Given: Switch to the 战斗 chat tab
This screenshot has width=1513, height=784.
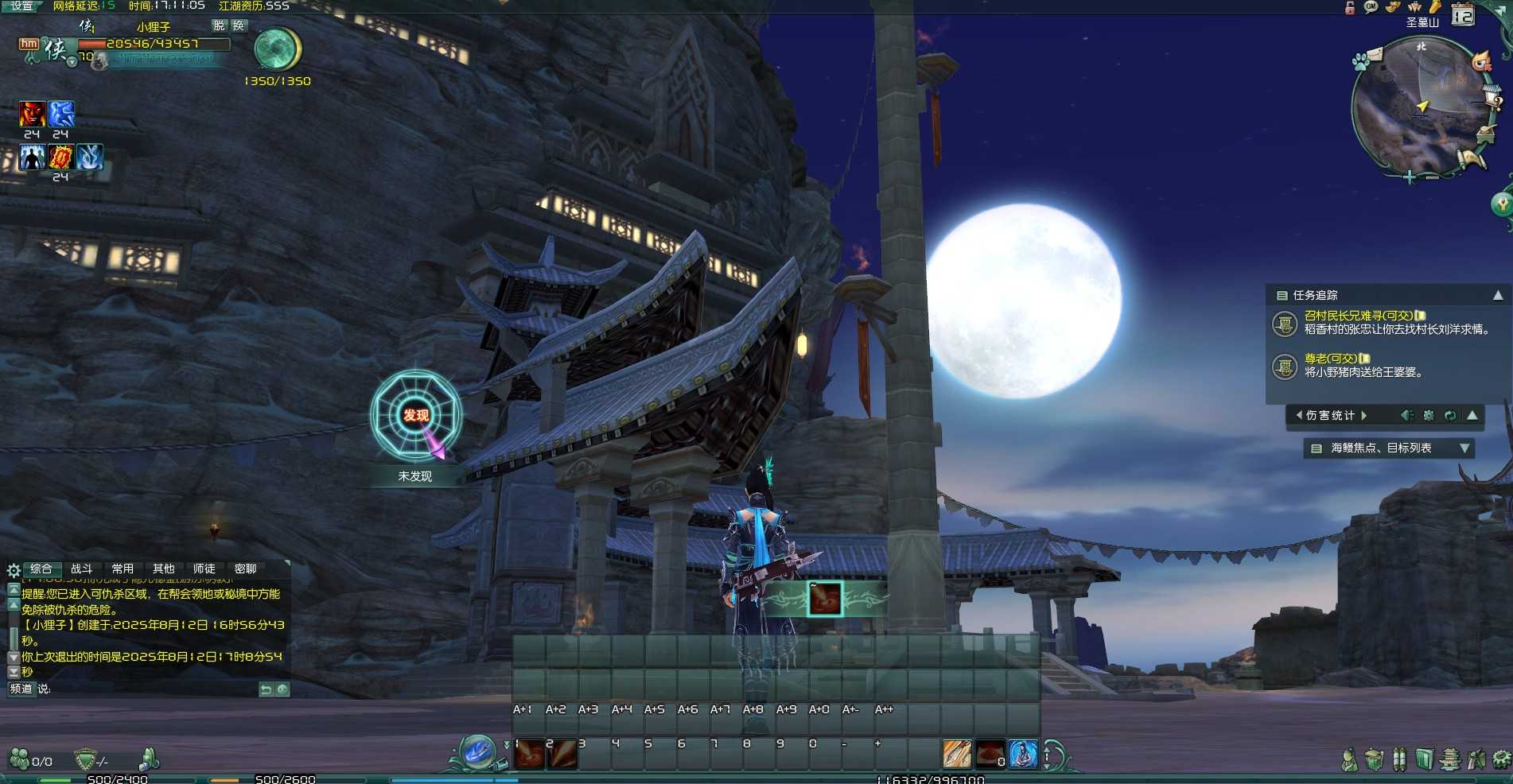Looking at the screenshot, I should point(81,569).
